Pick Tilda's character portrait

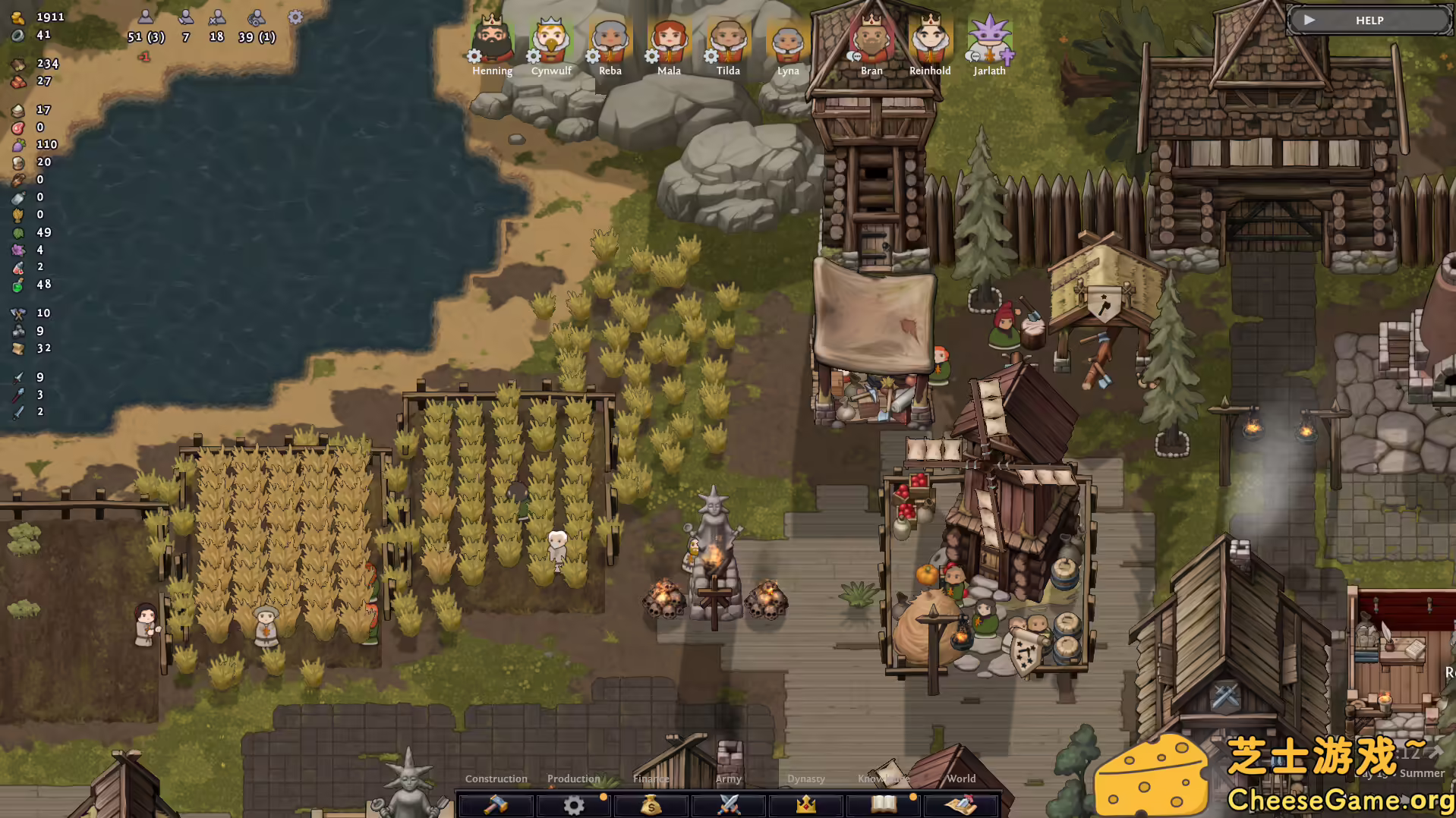pos(728,41)
